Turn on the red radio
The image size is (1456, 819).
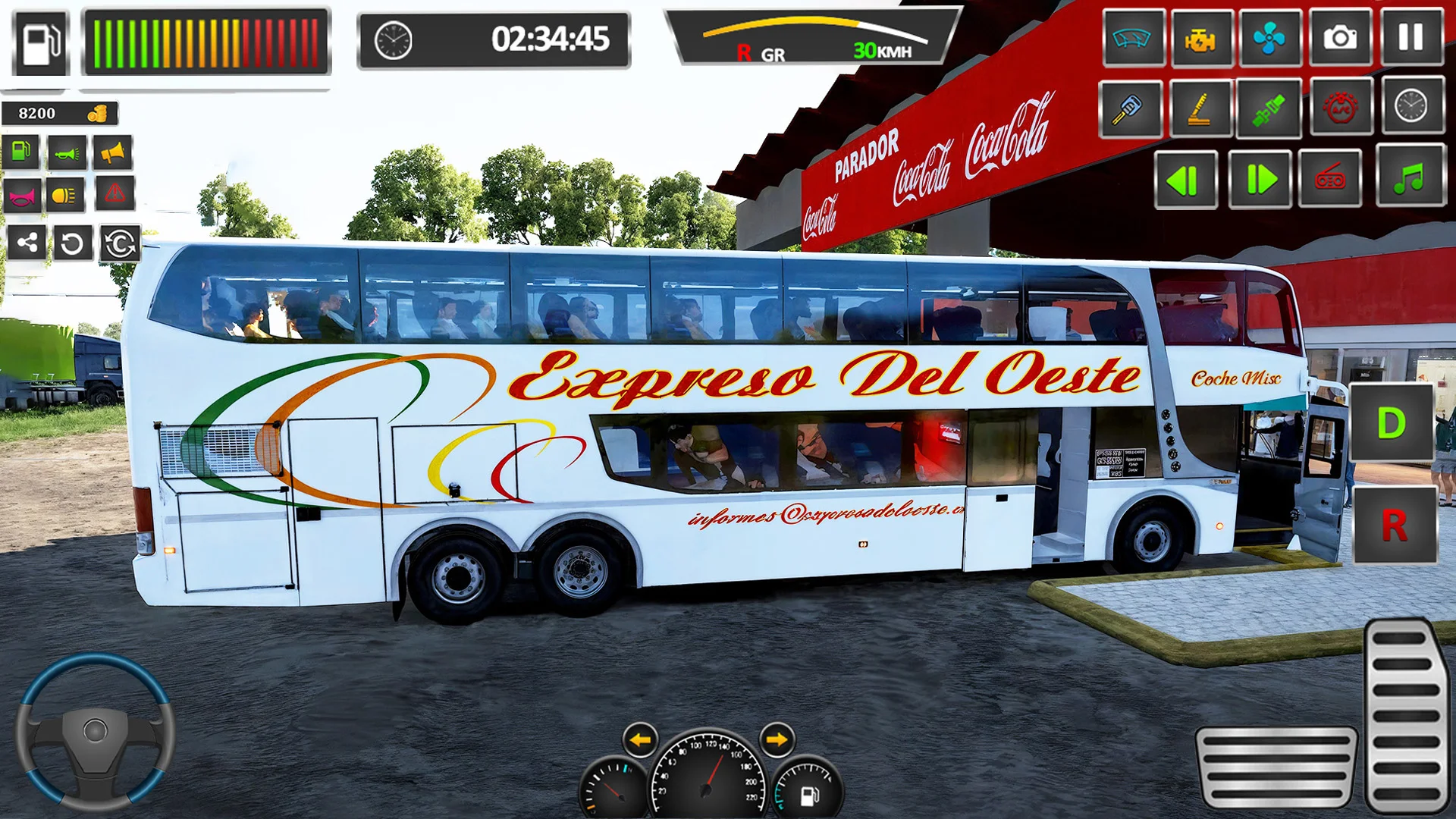(1330, 180)
